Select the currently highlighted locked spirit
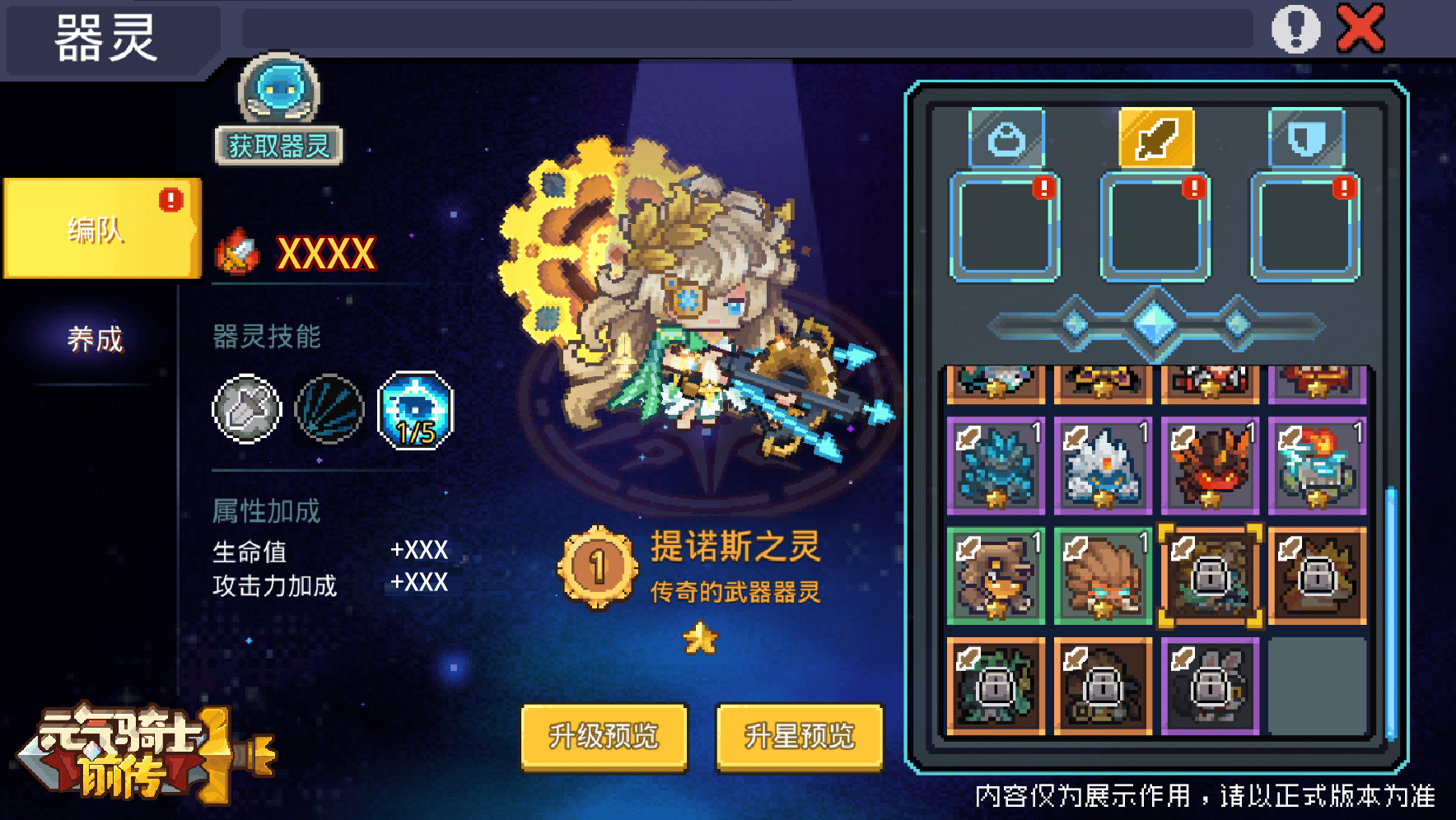This screenshot has height=820, width=1456. click(1211, 575)
